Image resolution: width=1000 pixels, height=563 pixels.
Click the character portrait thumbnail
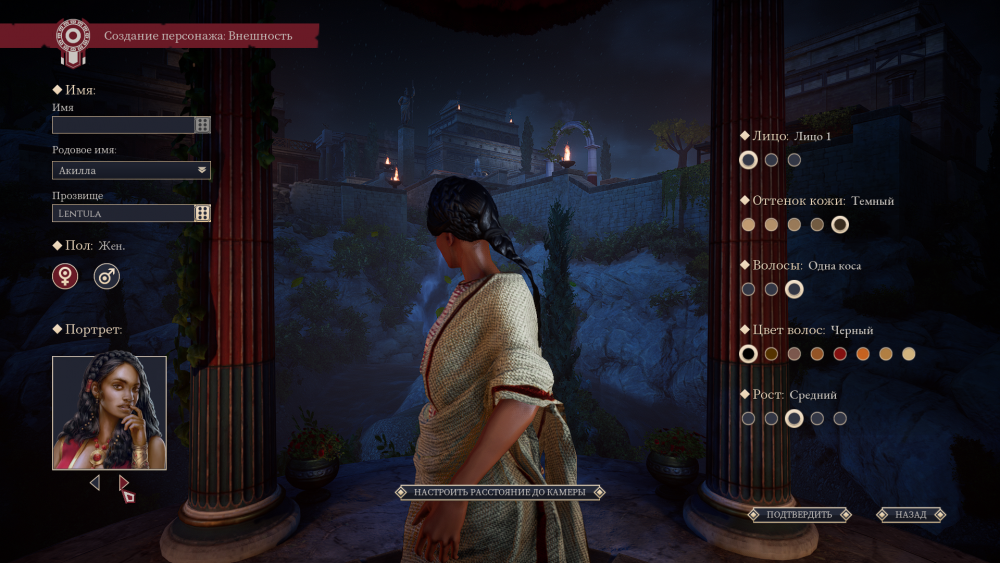[109, 412]
